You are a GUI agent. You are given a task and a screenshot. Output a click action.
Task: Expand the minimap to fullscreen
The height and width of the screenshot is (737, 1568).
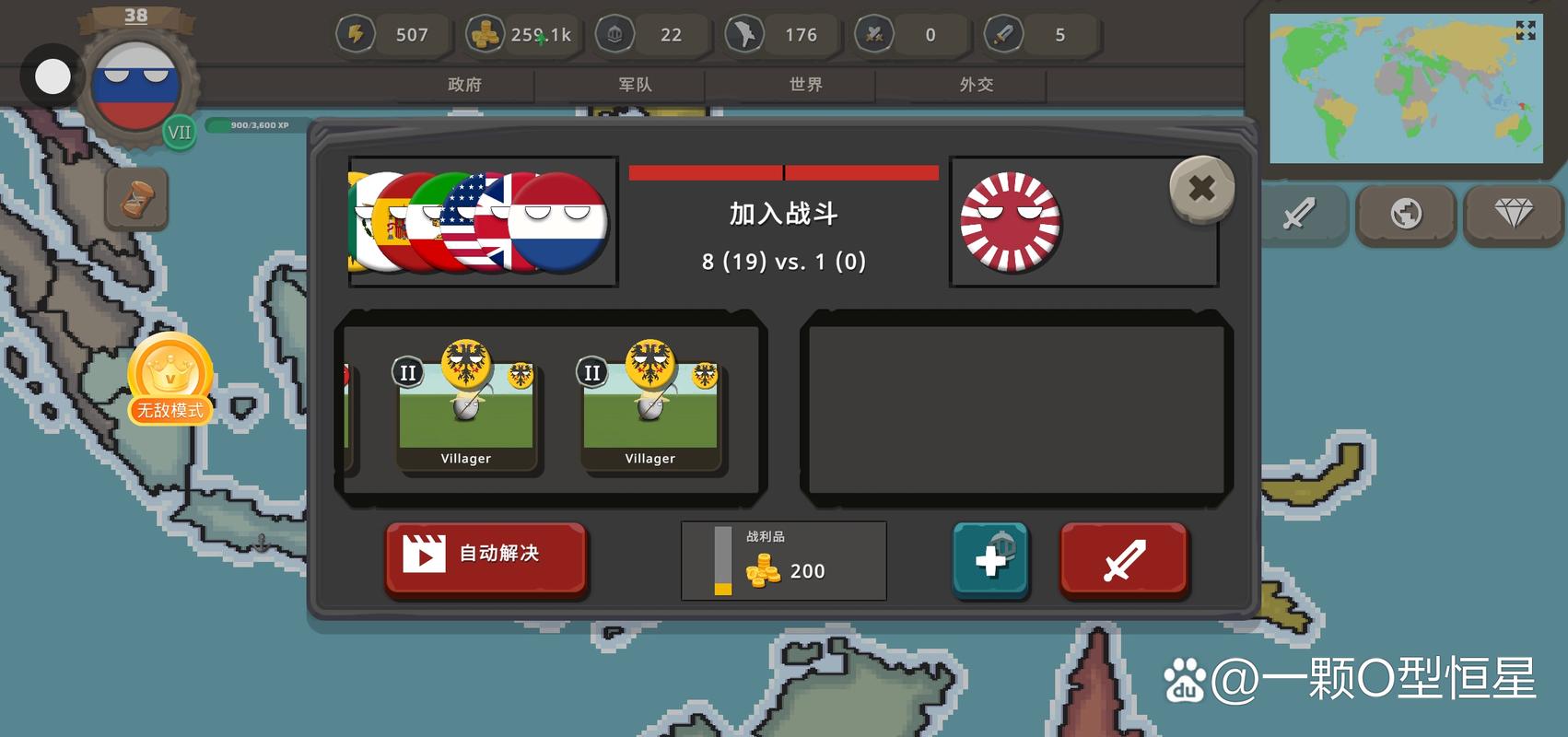[1525, 30]
